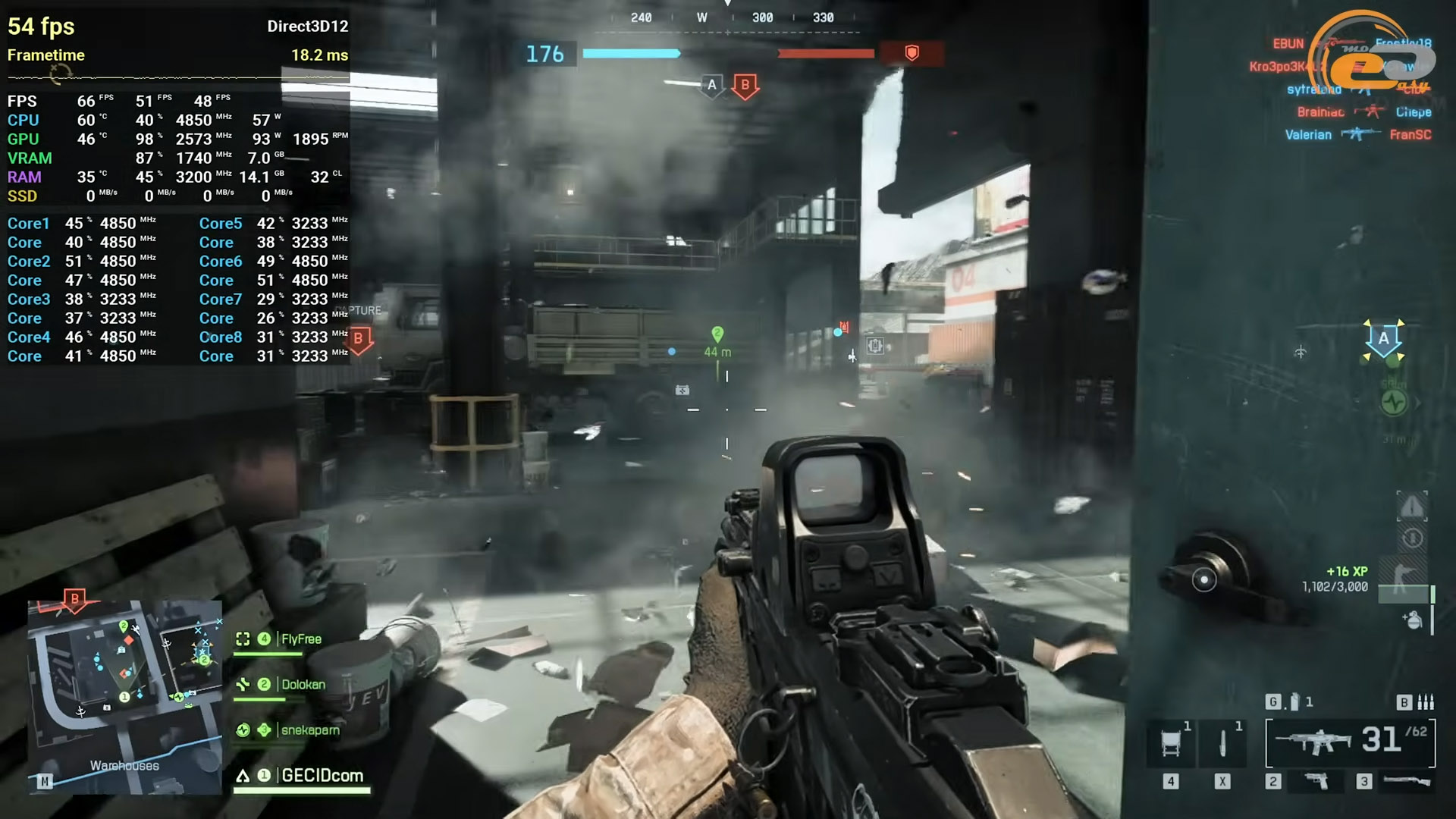This screenshot has width=1456, height=819.
Task: Select the grenade icon above weapon
Action: pyautogui.click(x=1294, y=702)
